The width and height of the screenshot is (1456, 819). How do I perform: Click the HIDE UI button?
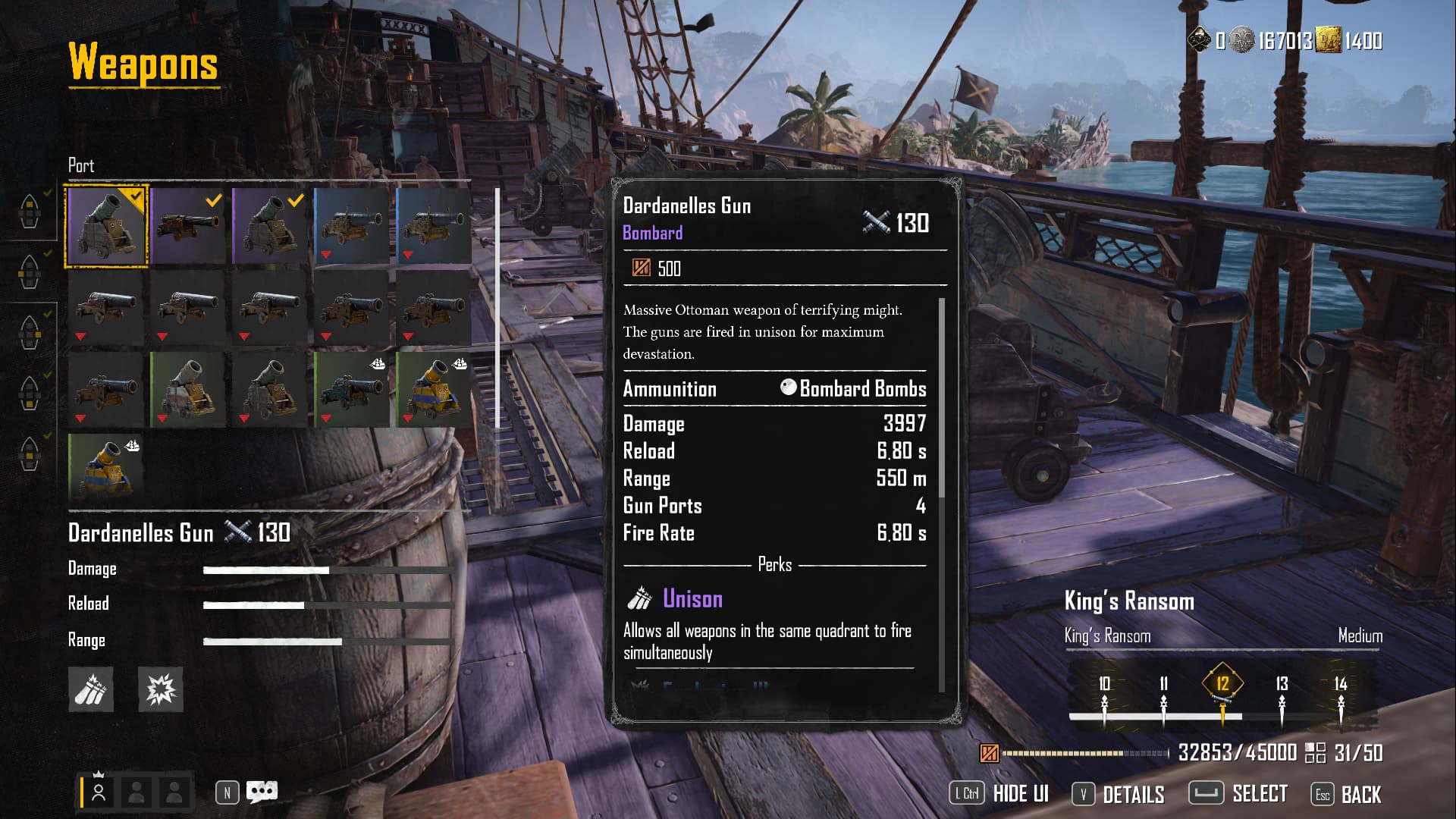coord(999,794)
